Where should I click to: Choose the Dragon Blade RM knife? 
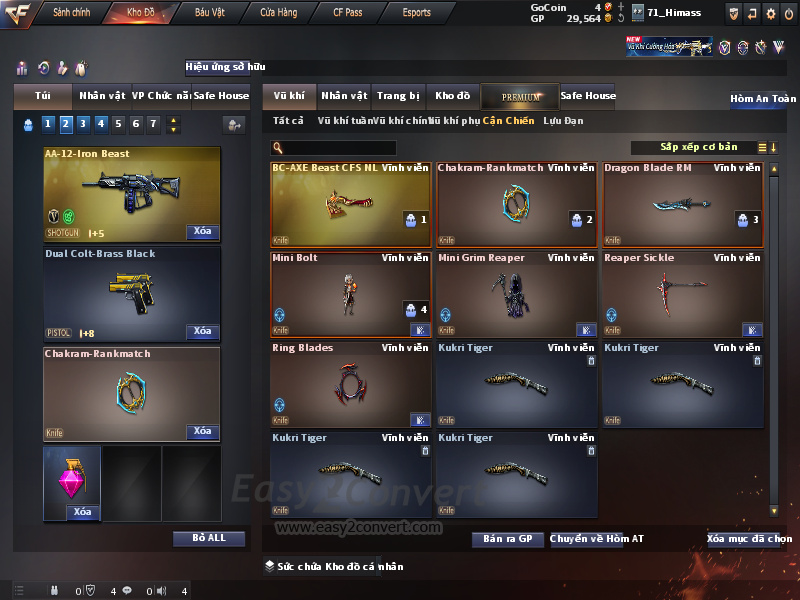point(682,204)
